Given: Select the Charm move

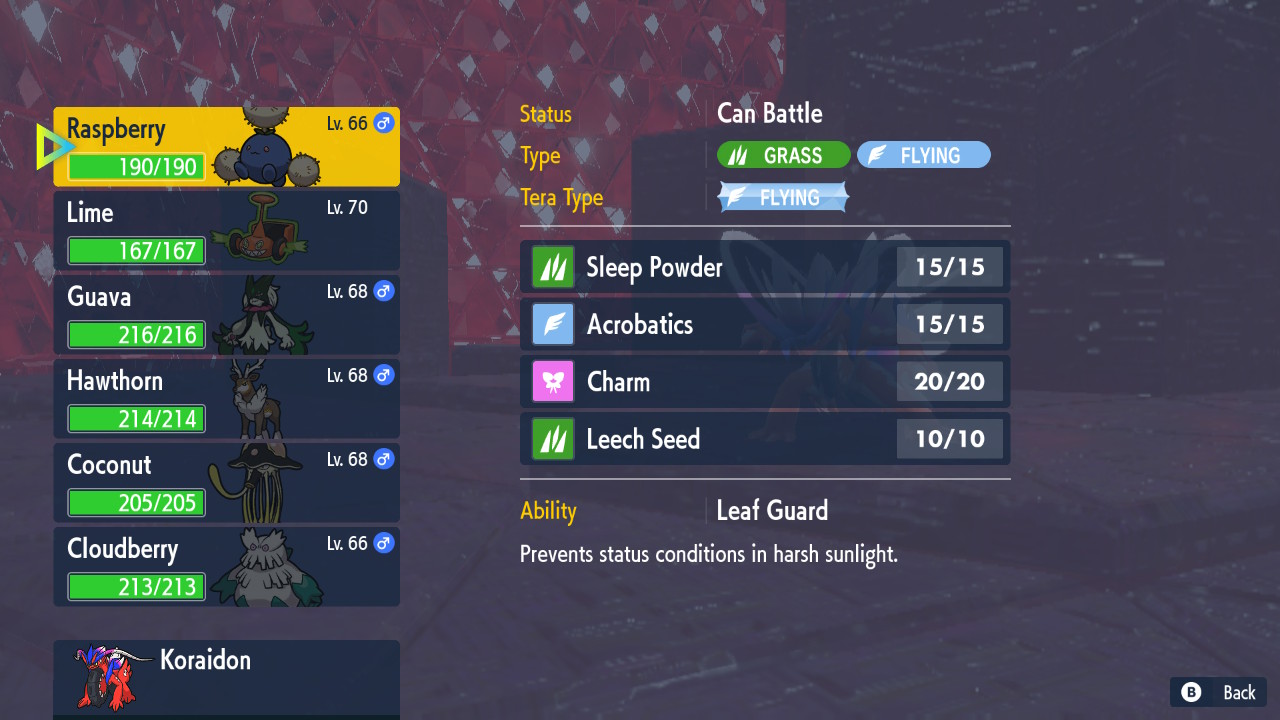Looking at the screenshot, I should click(x=764, y=381).
